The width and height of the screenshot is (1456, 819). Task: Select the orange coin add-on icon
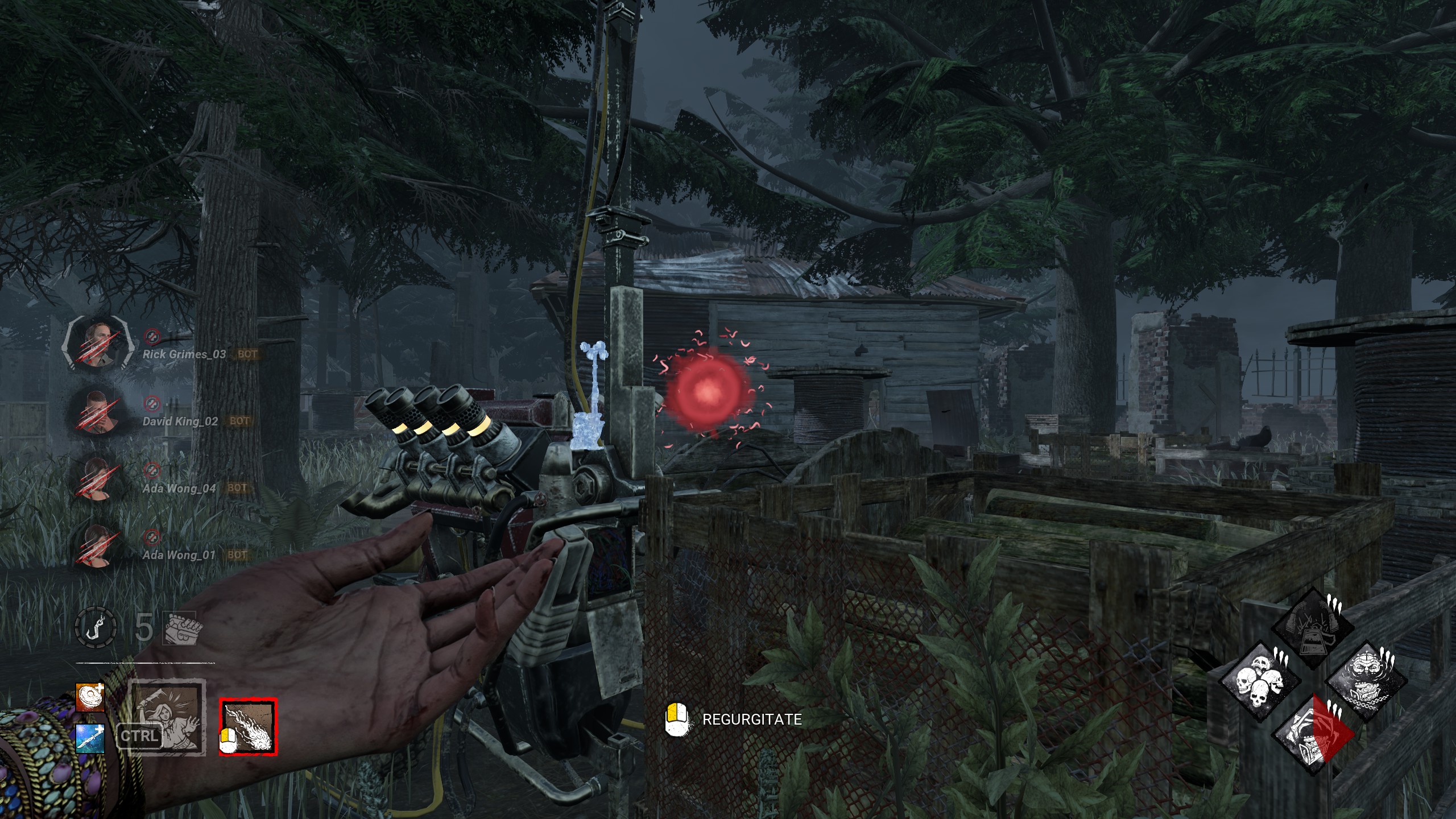pos(90,697)
